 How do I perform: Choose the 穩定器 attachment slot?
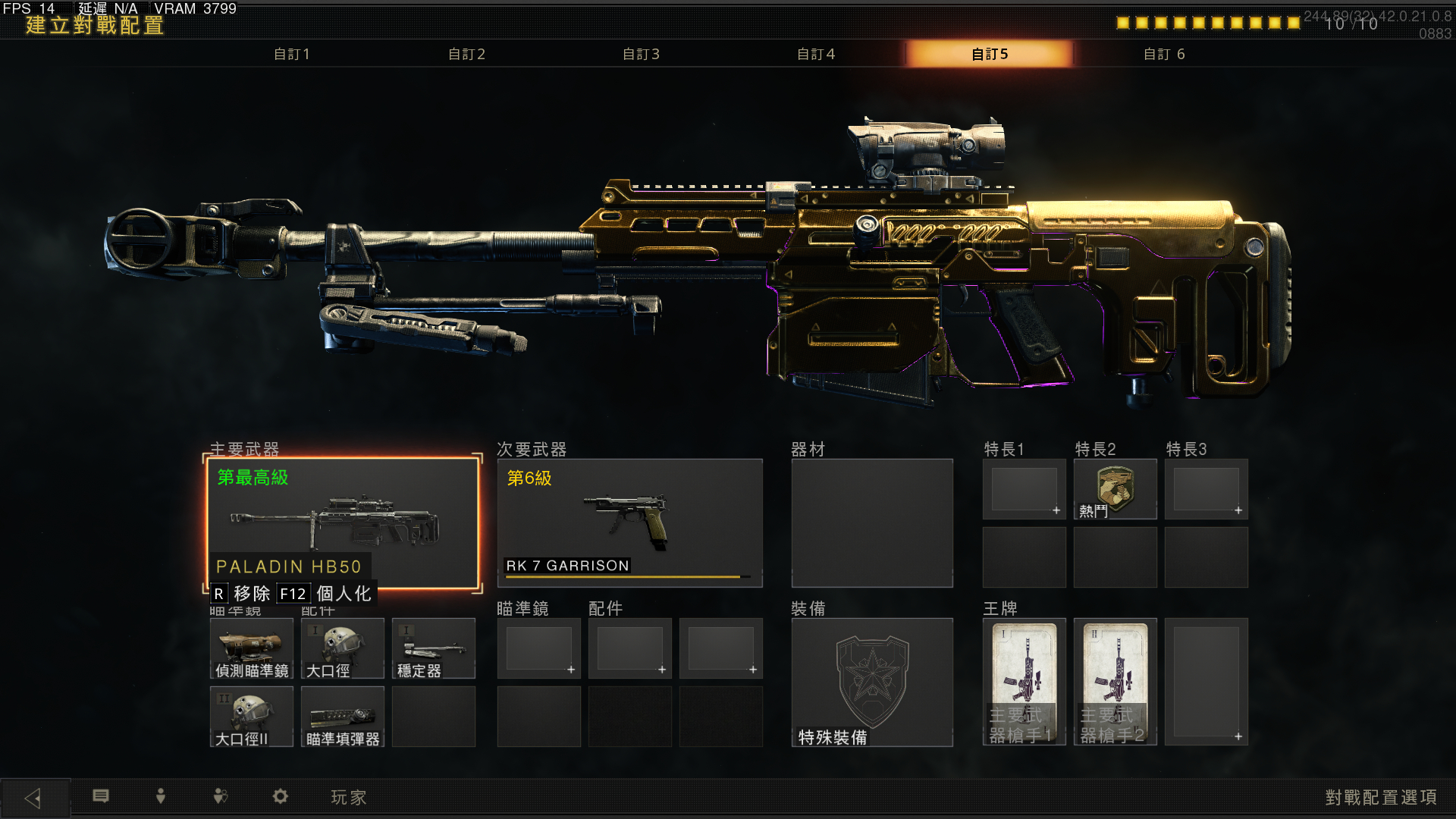pos(434,648)
